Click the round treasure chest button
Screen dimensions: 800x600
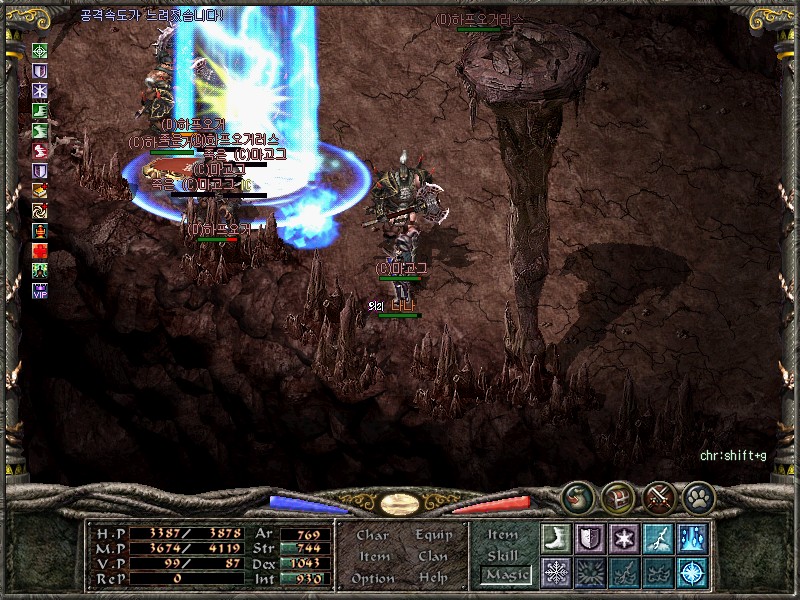(x=617, y=496)
